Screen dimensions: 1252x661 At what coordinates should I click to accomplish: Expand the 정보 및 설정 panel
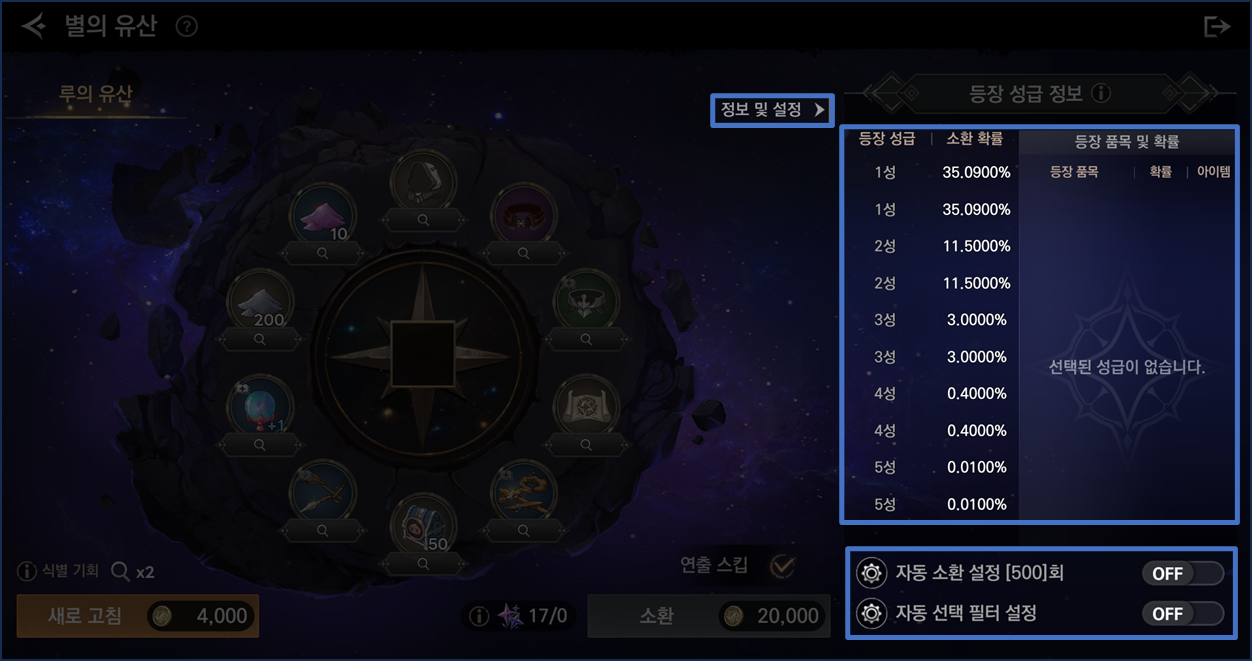(772, 110)
